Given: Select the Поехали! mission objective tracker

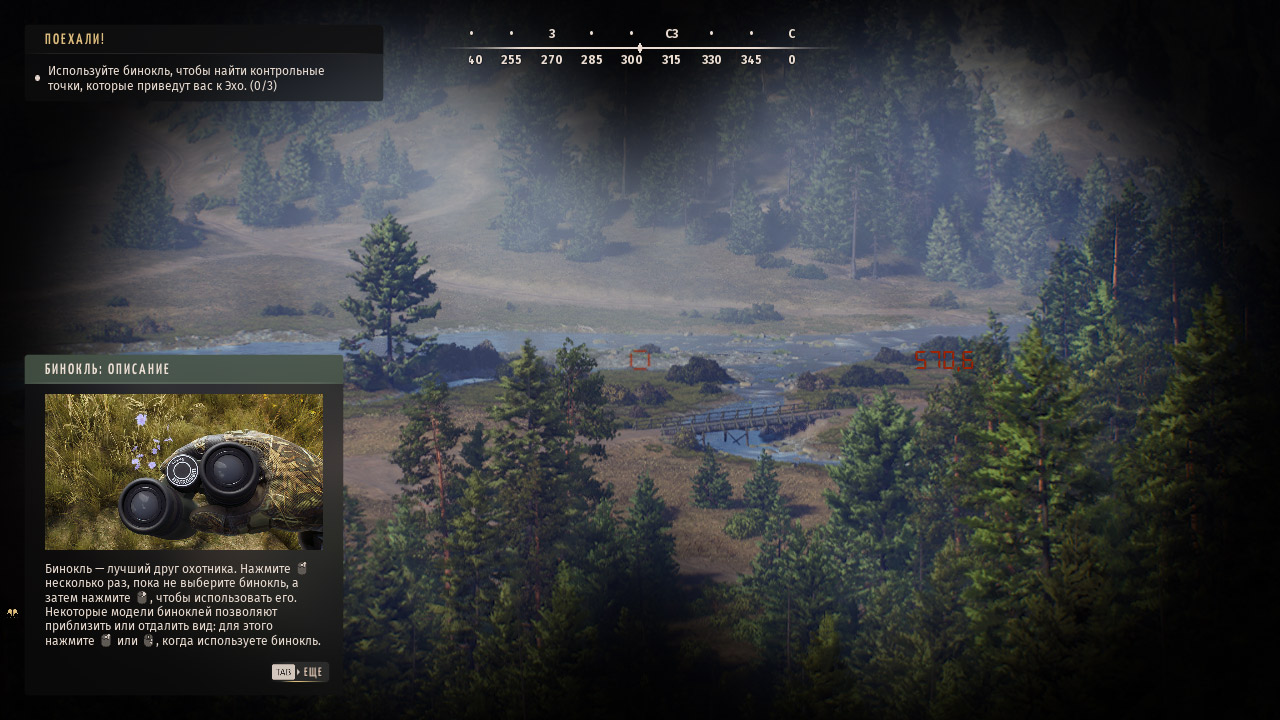Looking at the screenshot, I should (x=203, y=63).
